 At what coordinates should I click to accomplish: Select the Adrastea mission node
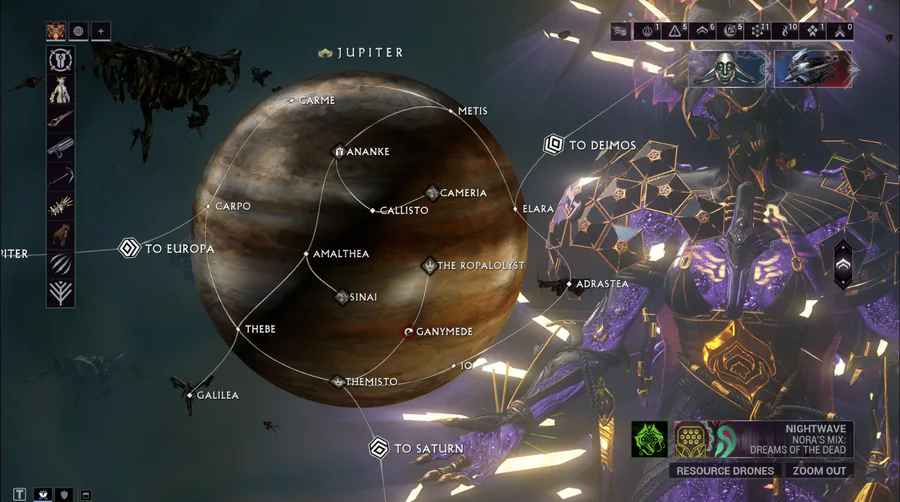tap(570, 284)
